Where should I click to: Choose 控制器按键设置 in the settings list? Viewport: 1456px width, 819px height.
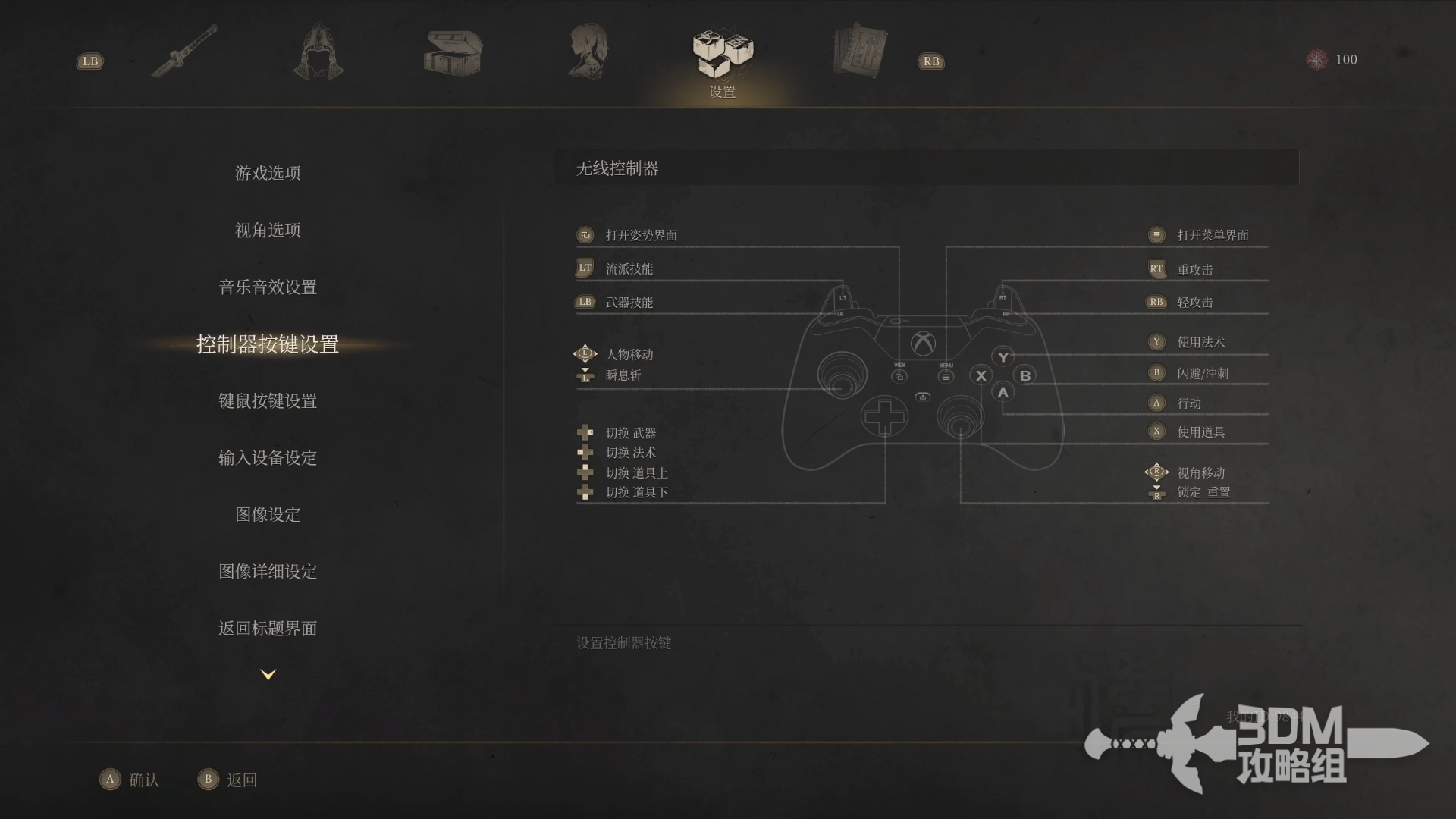click(x=268, y=344)
